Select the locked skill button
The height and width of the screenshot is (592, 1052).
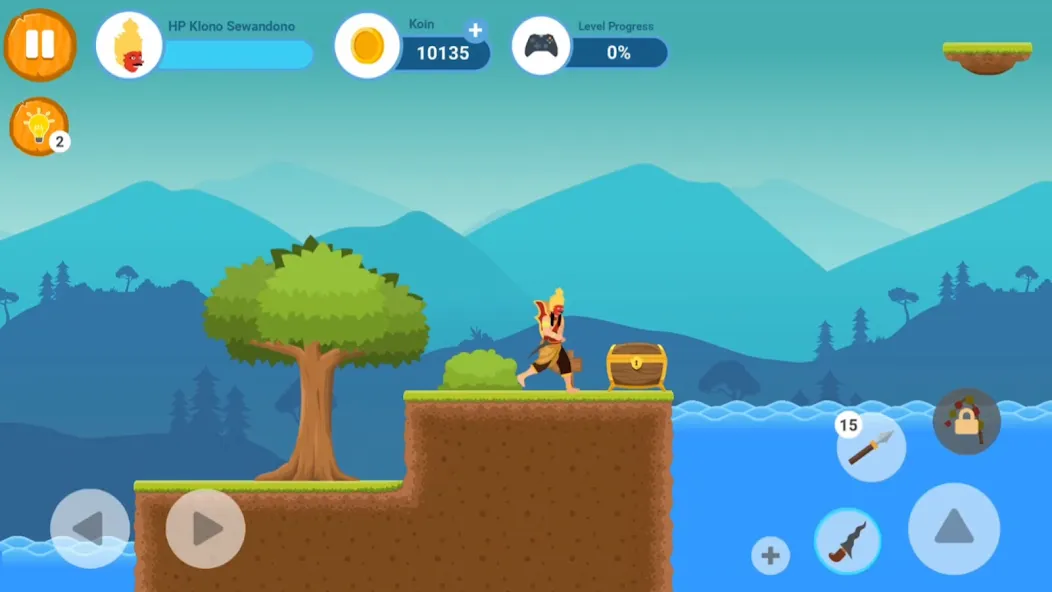tap(966, 422)
